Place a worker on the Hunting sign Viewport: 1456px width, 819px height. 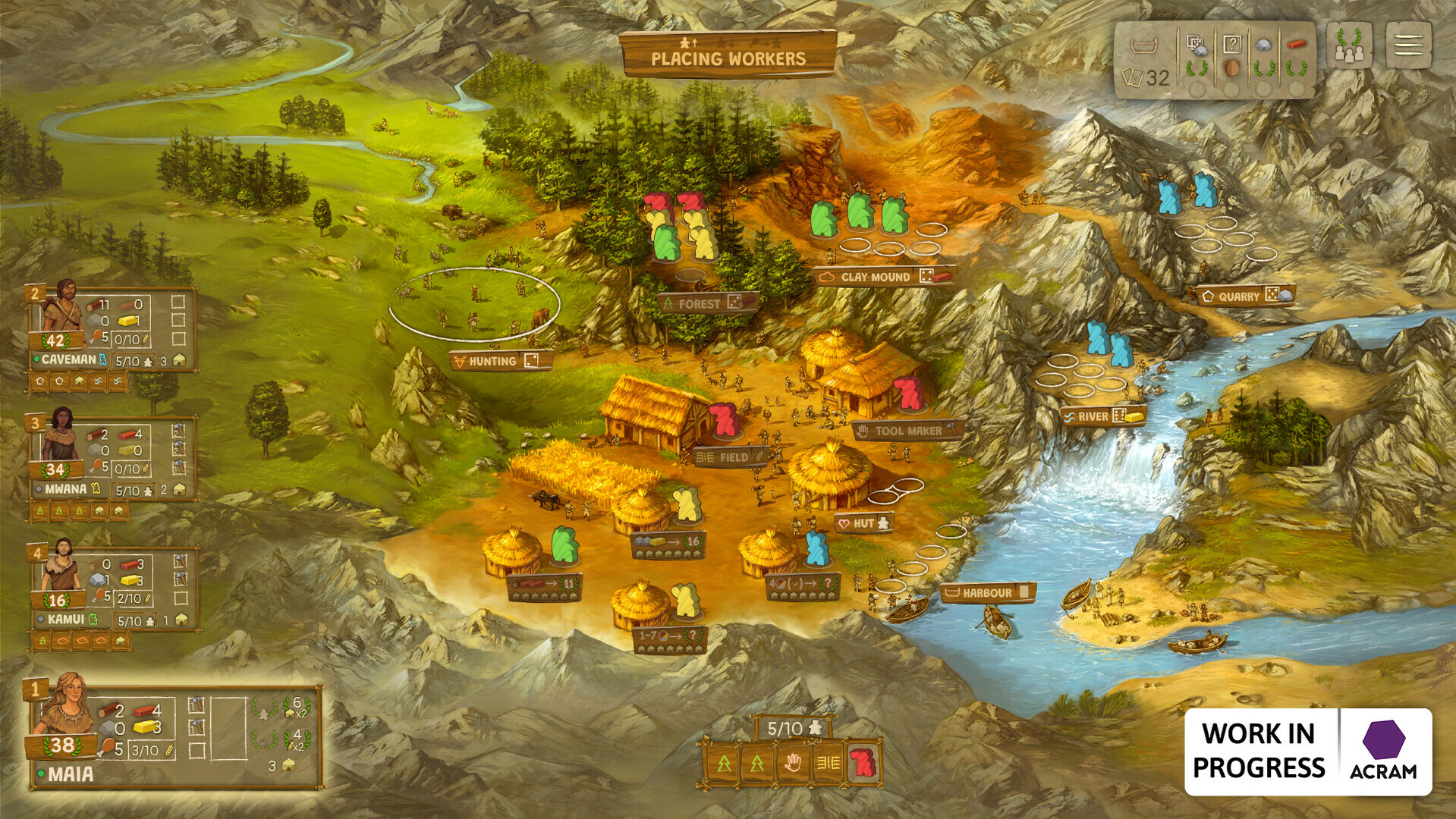tap(501, 361)
